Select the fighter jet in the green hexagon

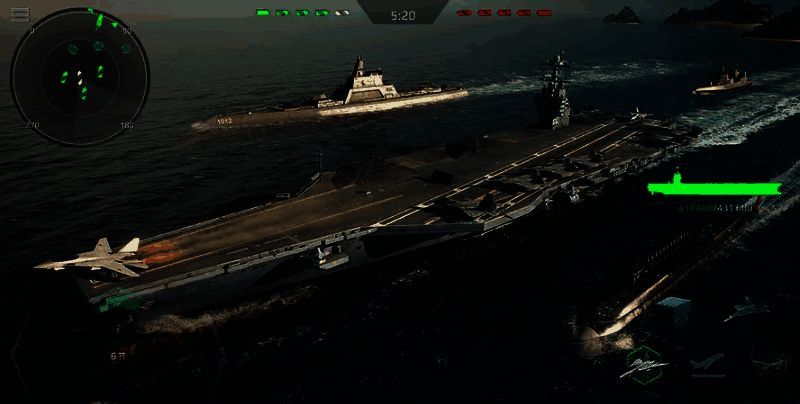(645, 365)
